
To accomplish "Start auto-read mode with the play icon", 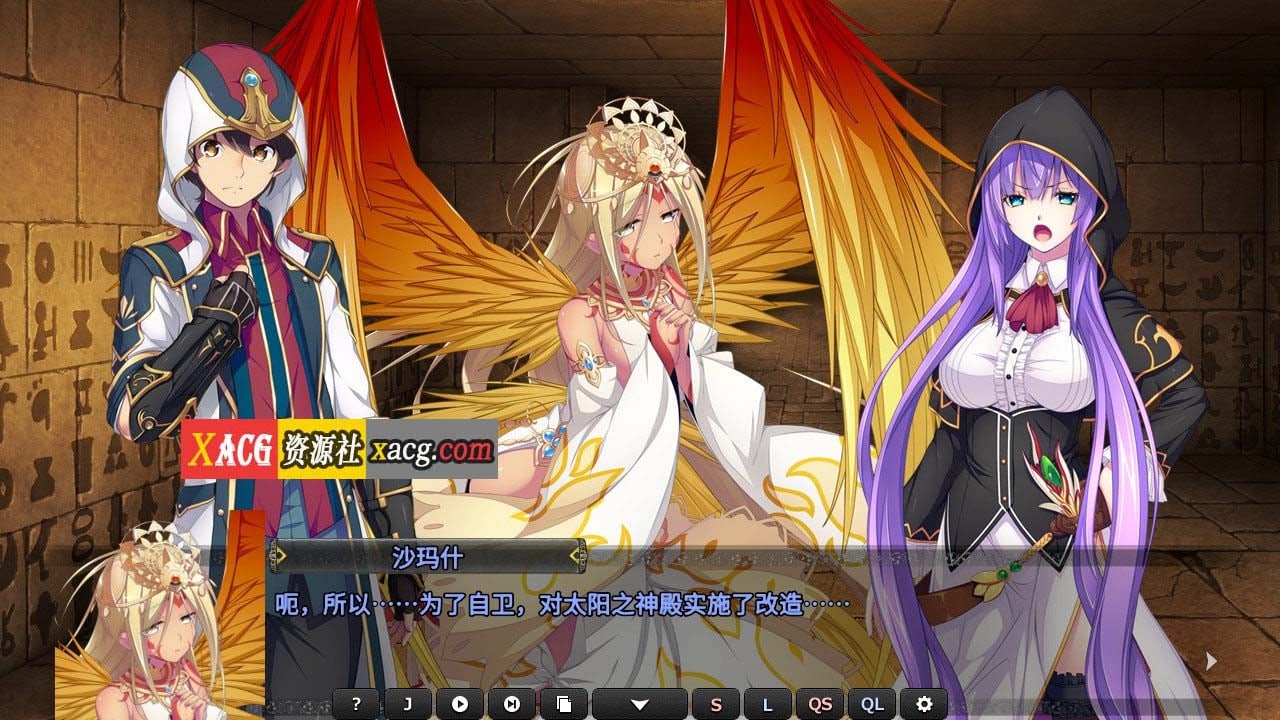I will click(458, 703).
